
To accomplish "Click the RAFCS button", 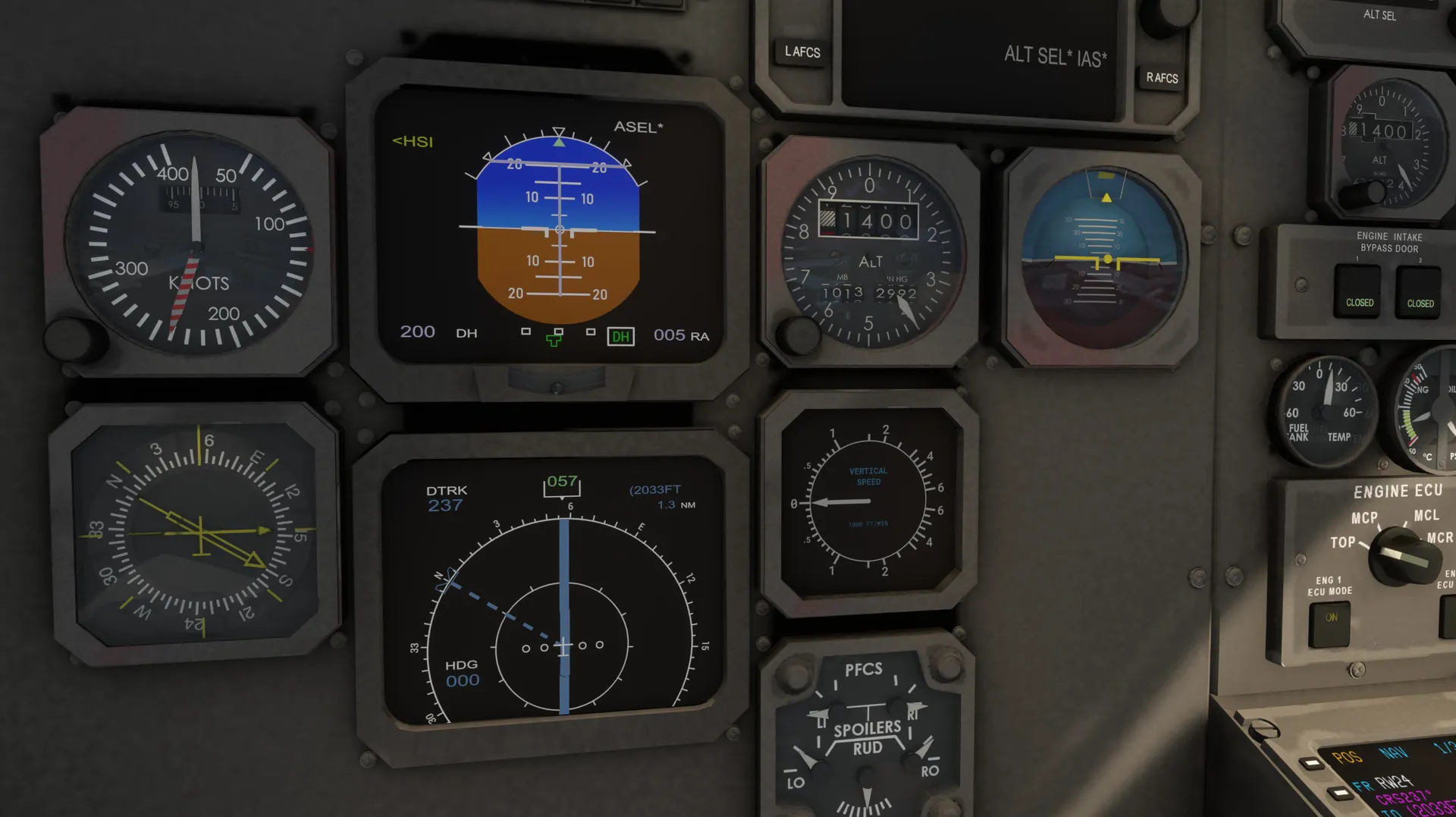I will 1161,78.
